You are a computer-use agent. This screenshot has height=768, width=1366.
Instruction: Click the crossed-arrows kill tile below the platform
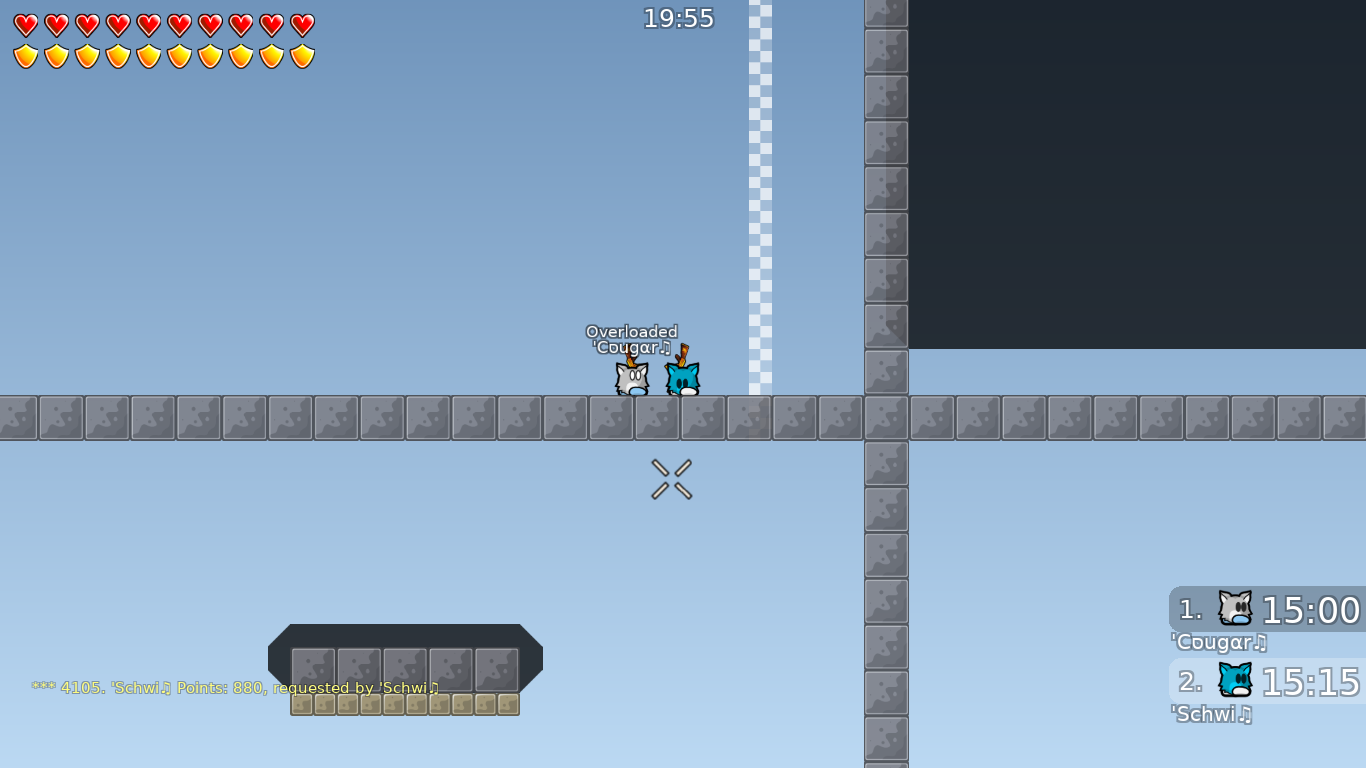click(671, 477)
